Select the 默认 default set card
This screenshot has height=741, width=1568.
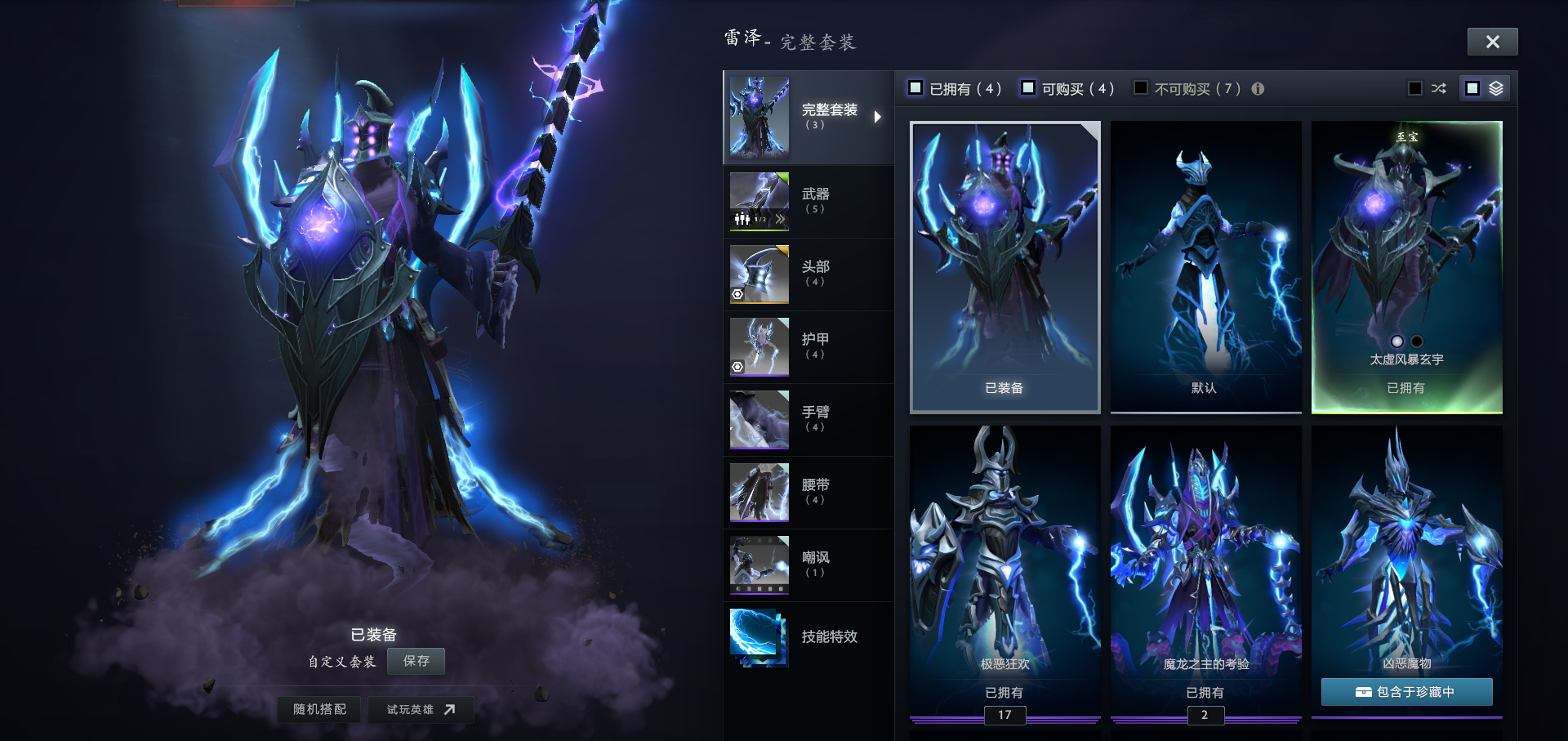point(1205,266)
